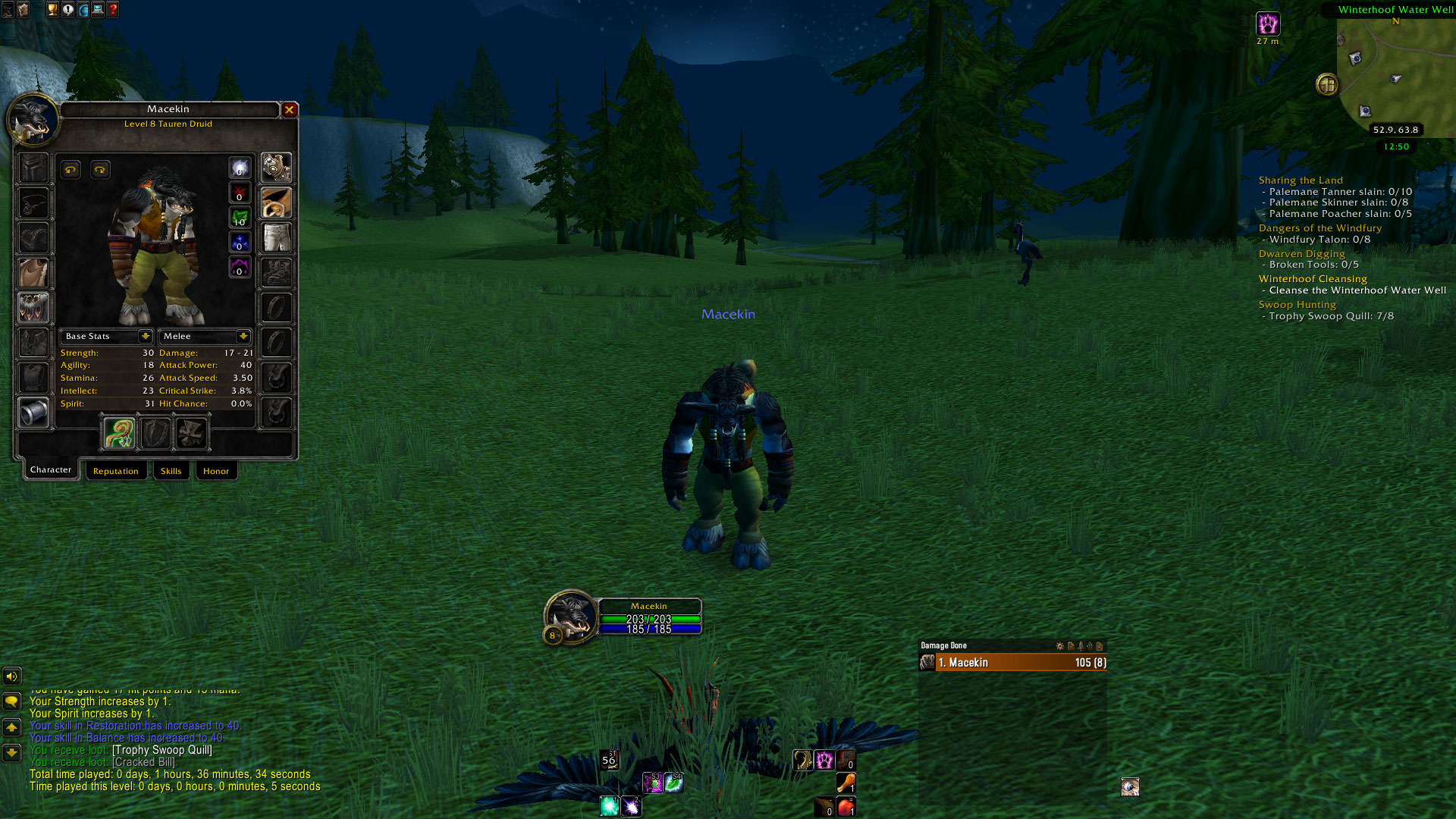Click the paw print buff icon

[1267, 24]
